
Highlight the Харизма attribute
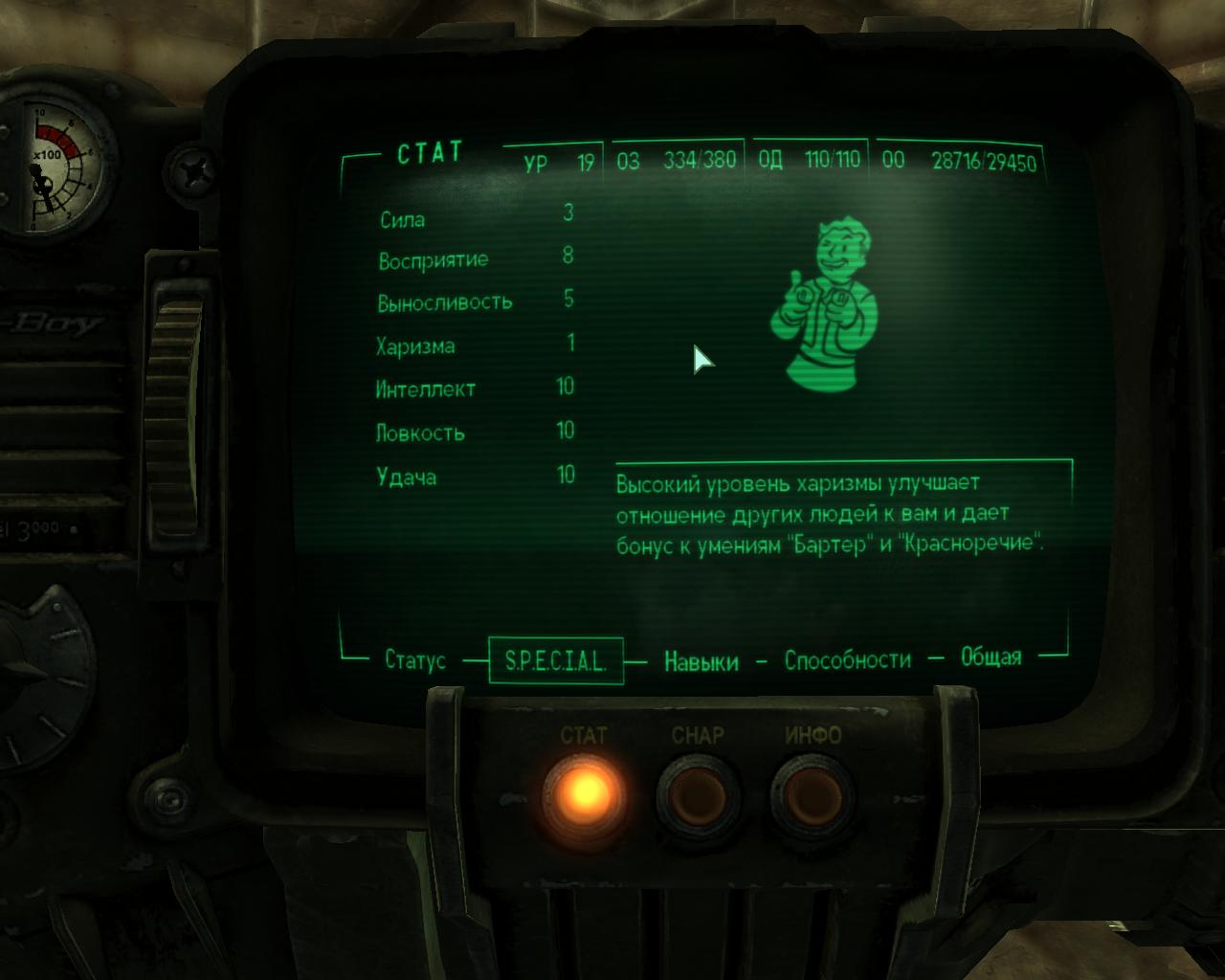[415, 345]
